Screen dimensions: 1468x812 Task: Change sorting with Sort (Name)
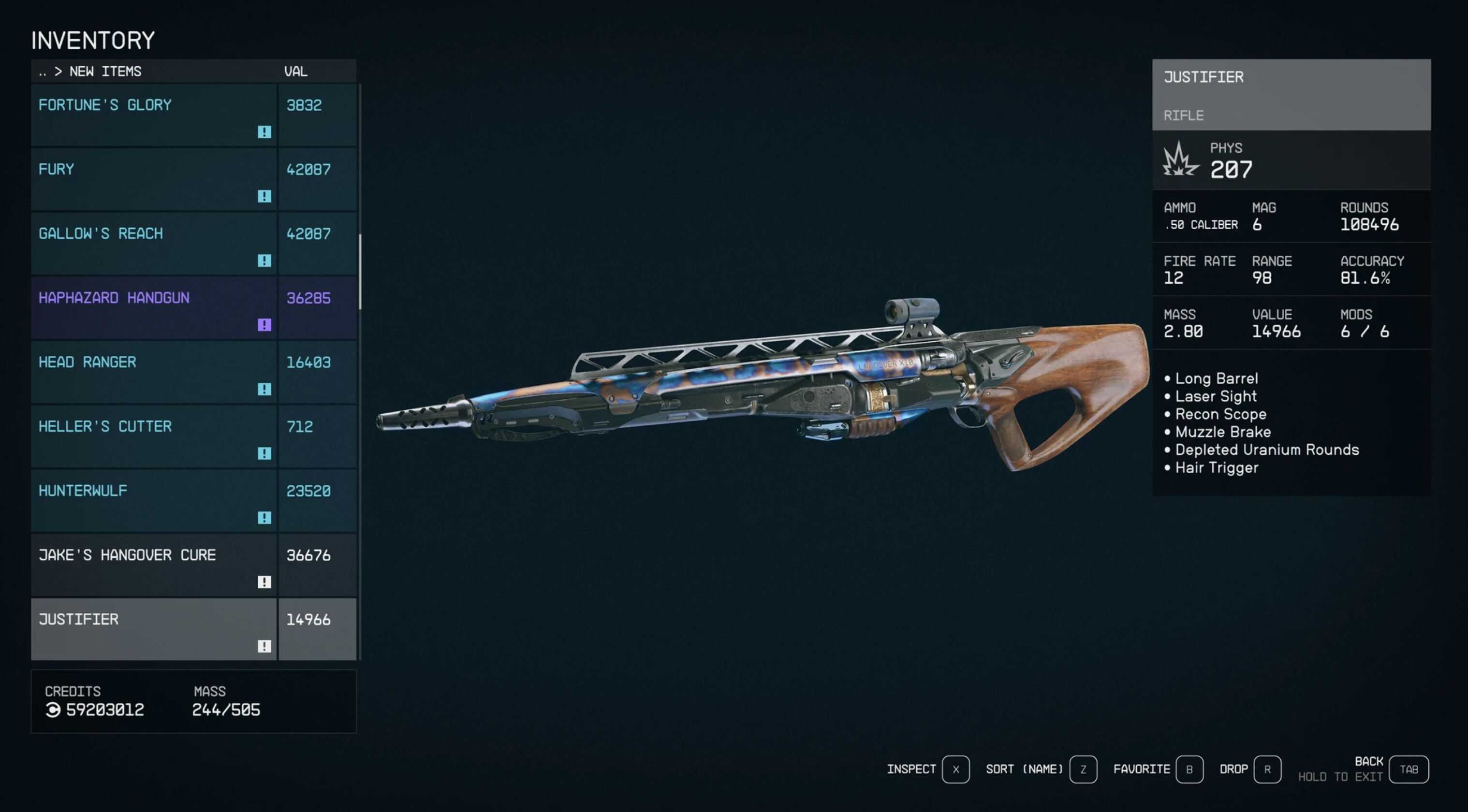(1083, 769)
